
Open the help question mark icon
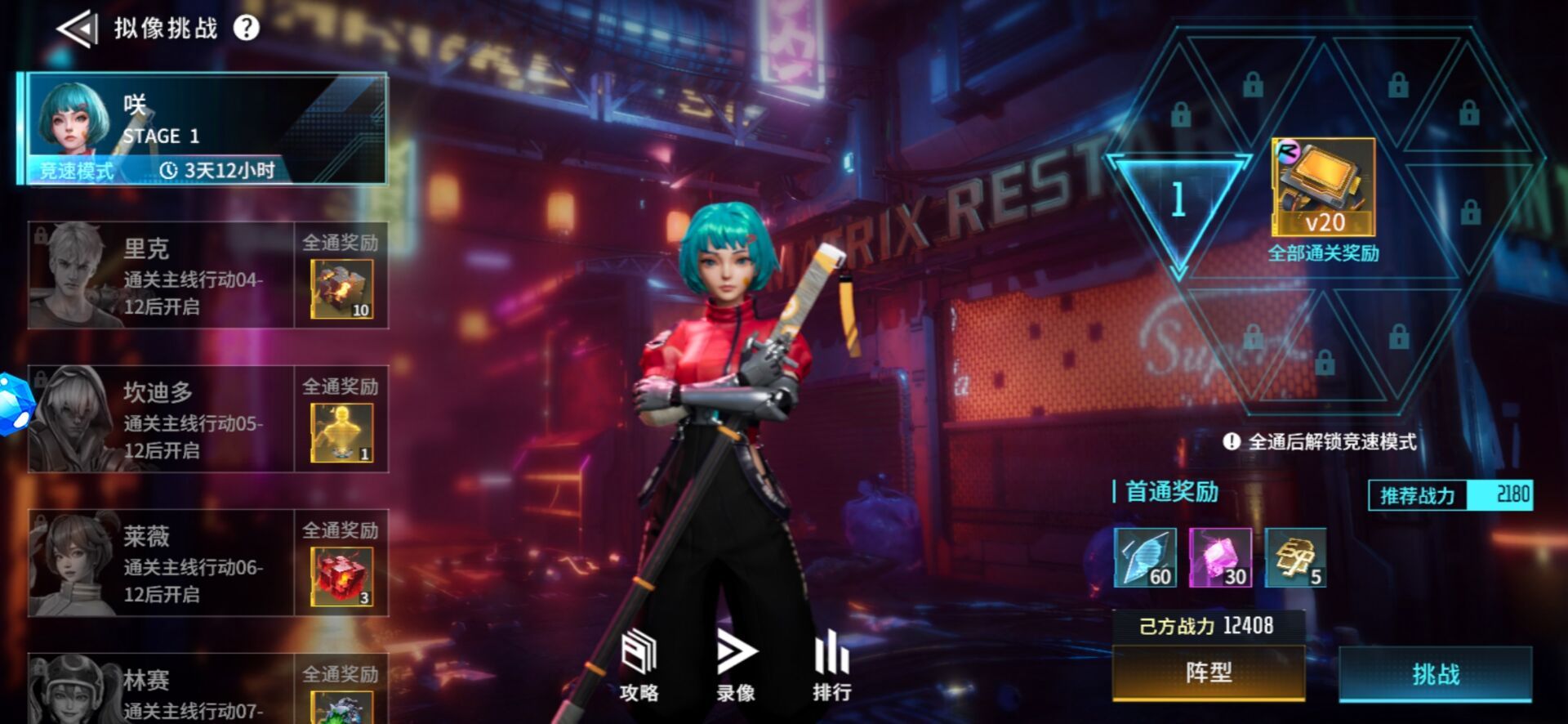pos(246,29)
